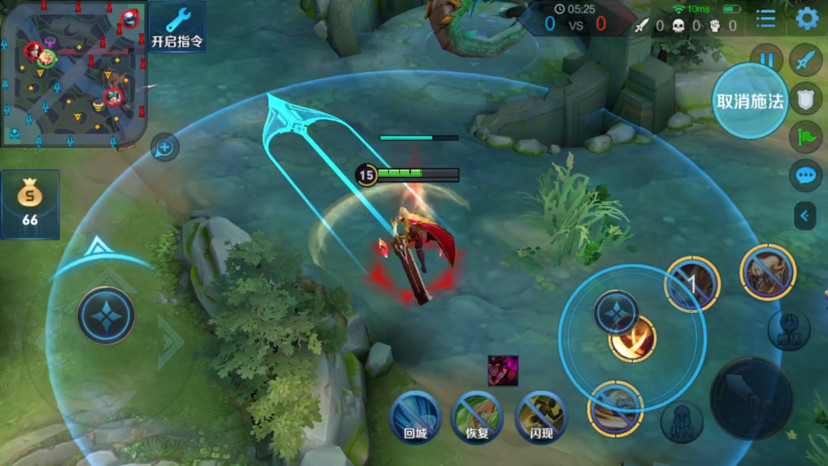Show the scoreboard list icon
Viewport: 828px width, 466px height.
766,18
